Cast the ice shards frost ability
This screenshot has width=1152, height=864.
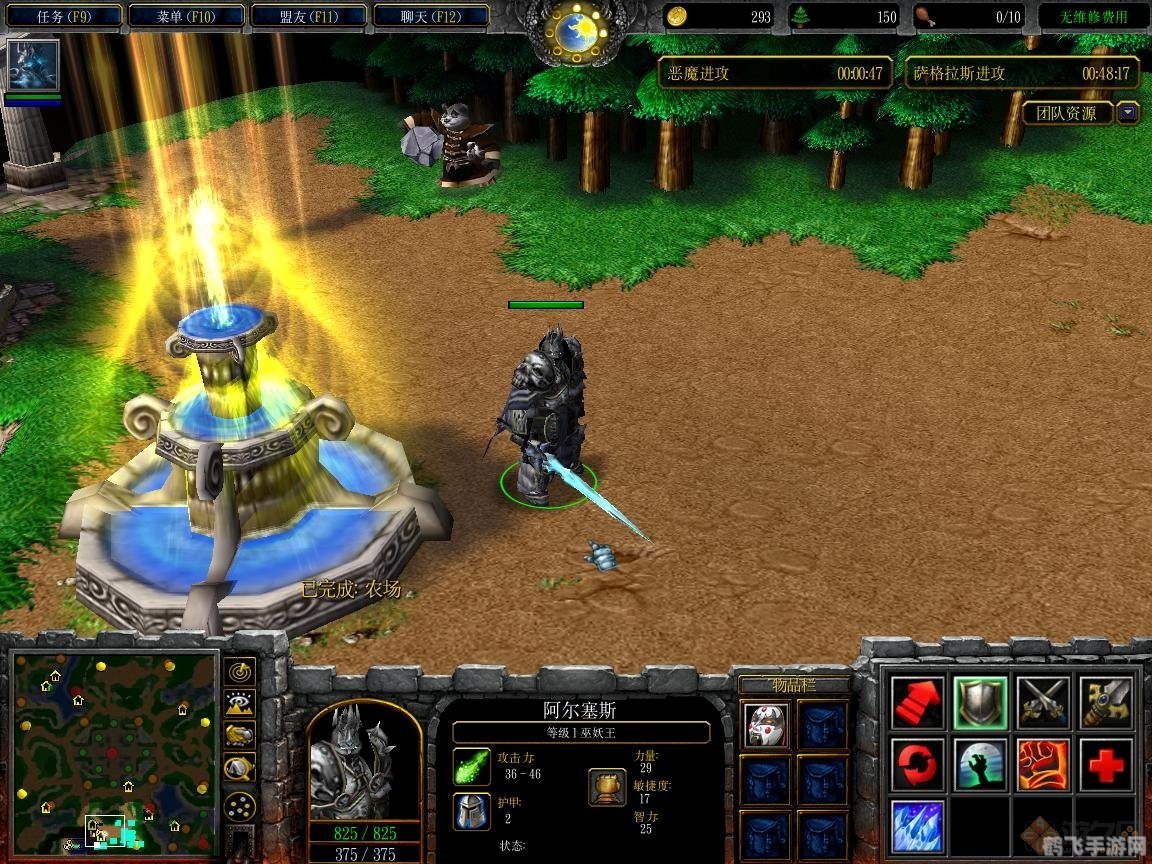[x=918, y=826]
